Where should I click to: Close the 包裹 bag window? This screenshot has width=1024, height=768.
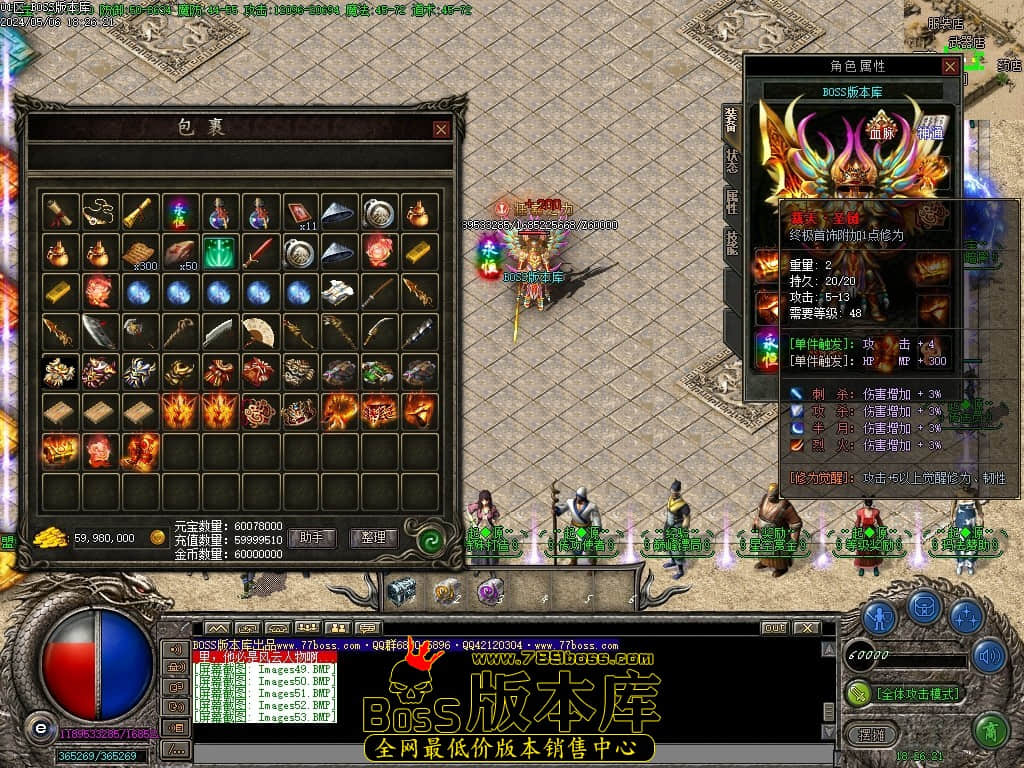pos(441,129)
